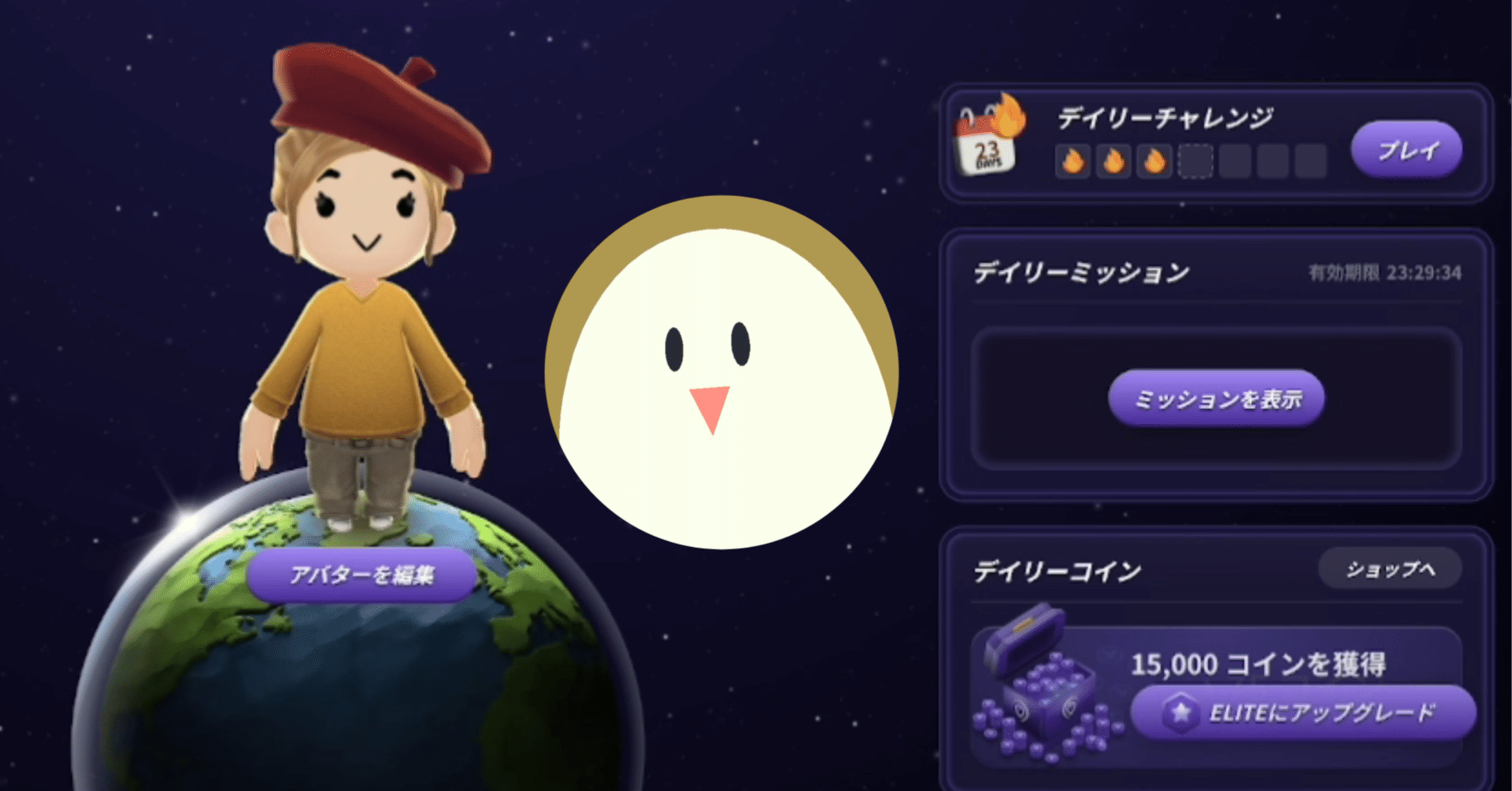Toggle the third flame streak slot
The width and height of the screenshot is (1512, 791).
(1154, 161)
